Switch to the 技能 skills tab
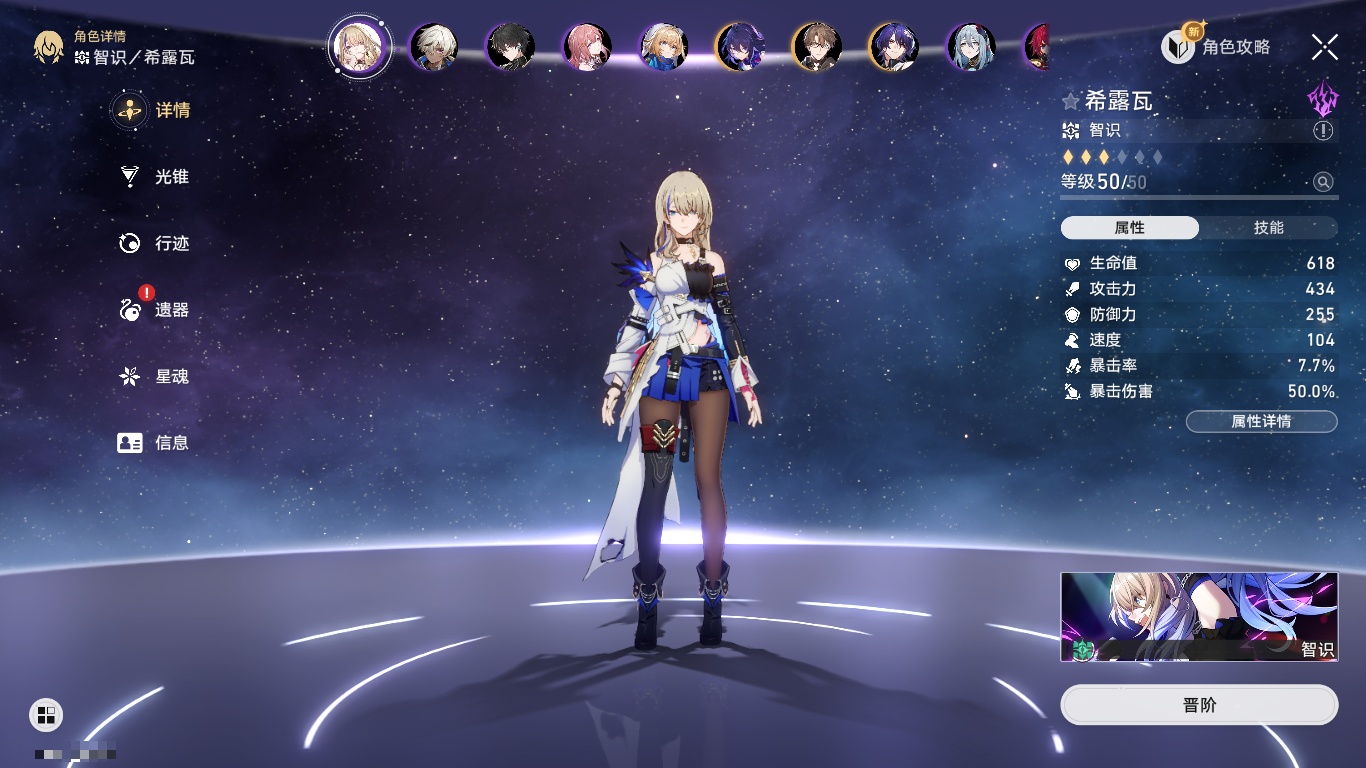 coord(1268,228)
